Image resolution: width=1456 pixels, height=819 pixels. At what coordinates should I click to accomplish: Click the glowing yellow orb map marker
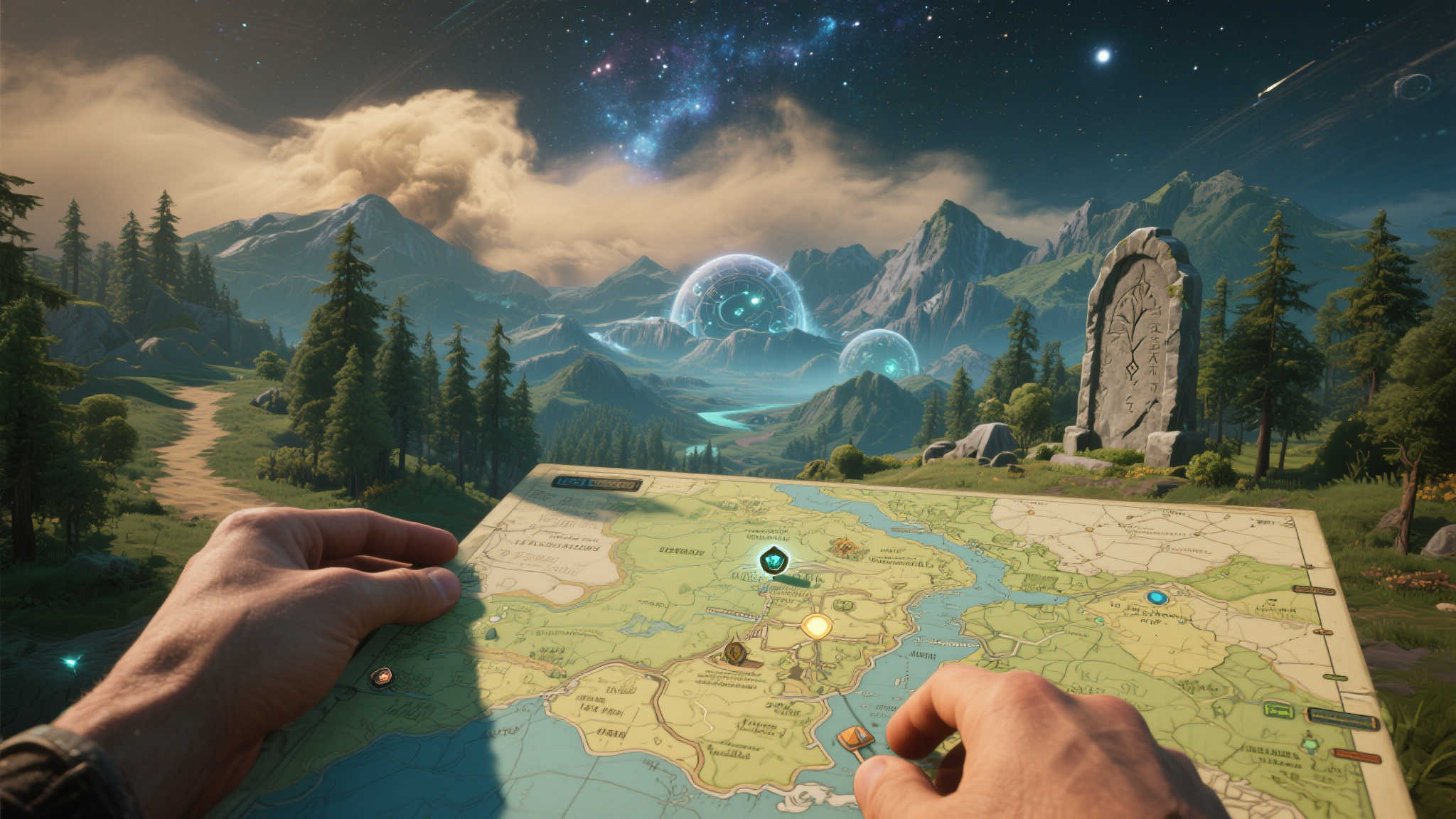tap(817, 626)
